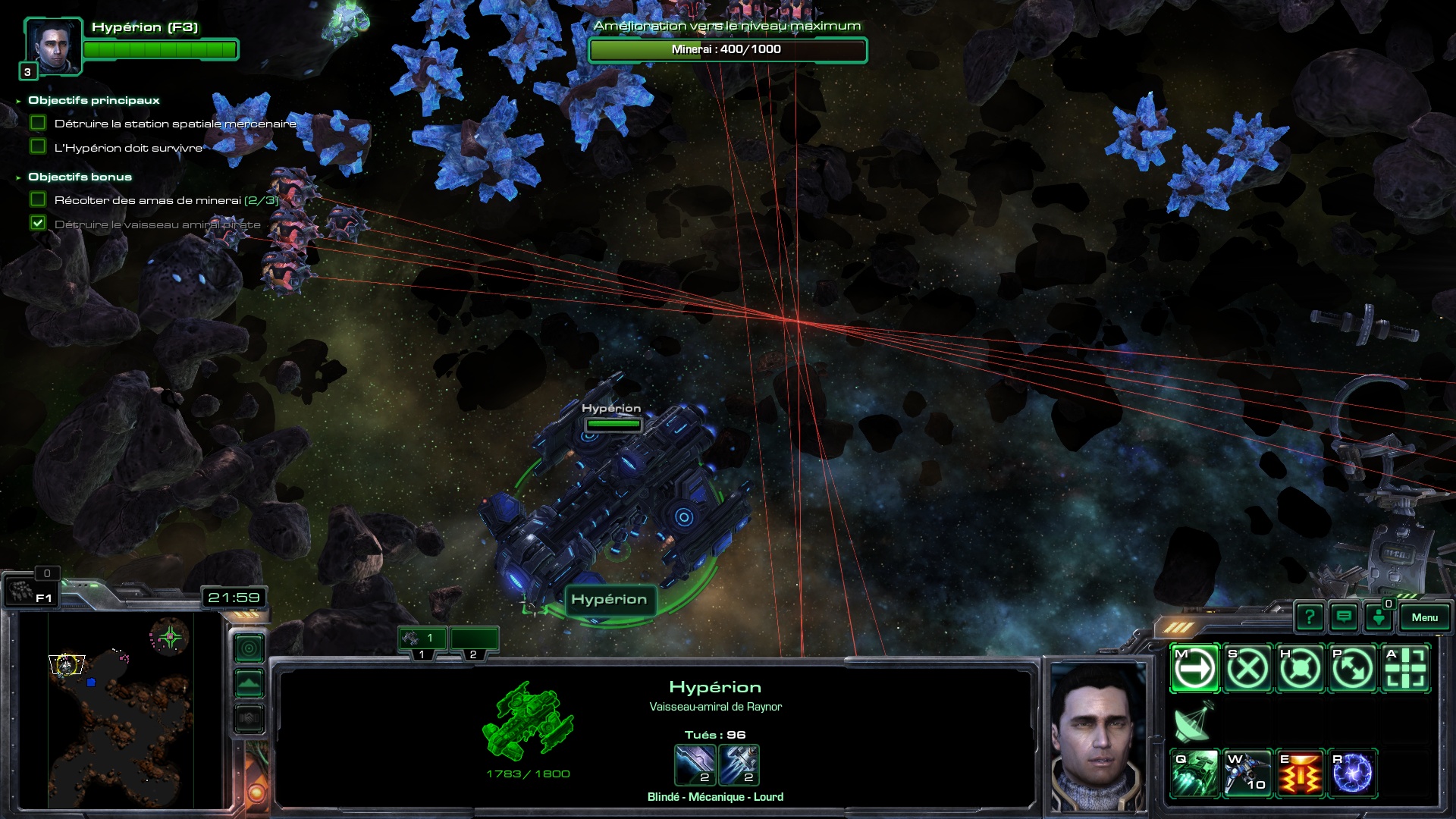Use the Q ship boost ability
Screen dimensions: 1456x819
pos(1195,773)
